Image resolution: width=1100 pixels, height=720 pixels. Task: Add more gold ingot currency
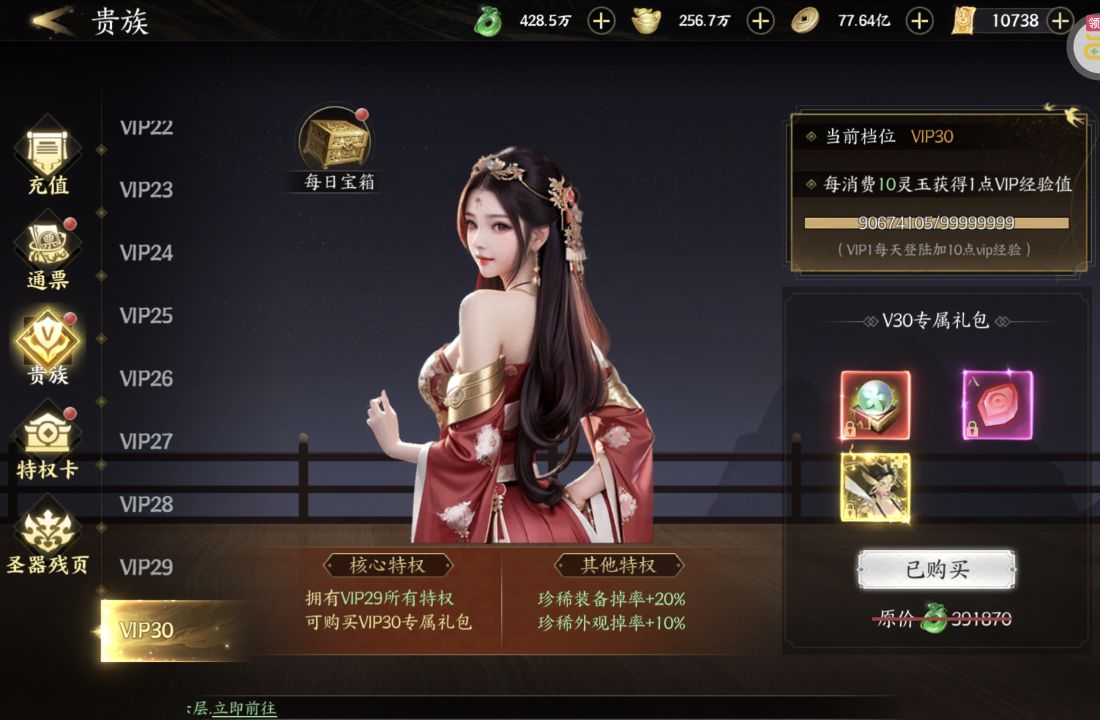(x=760, y=20)
